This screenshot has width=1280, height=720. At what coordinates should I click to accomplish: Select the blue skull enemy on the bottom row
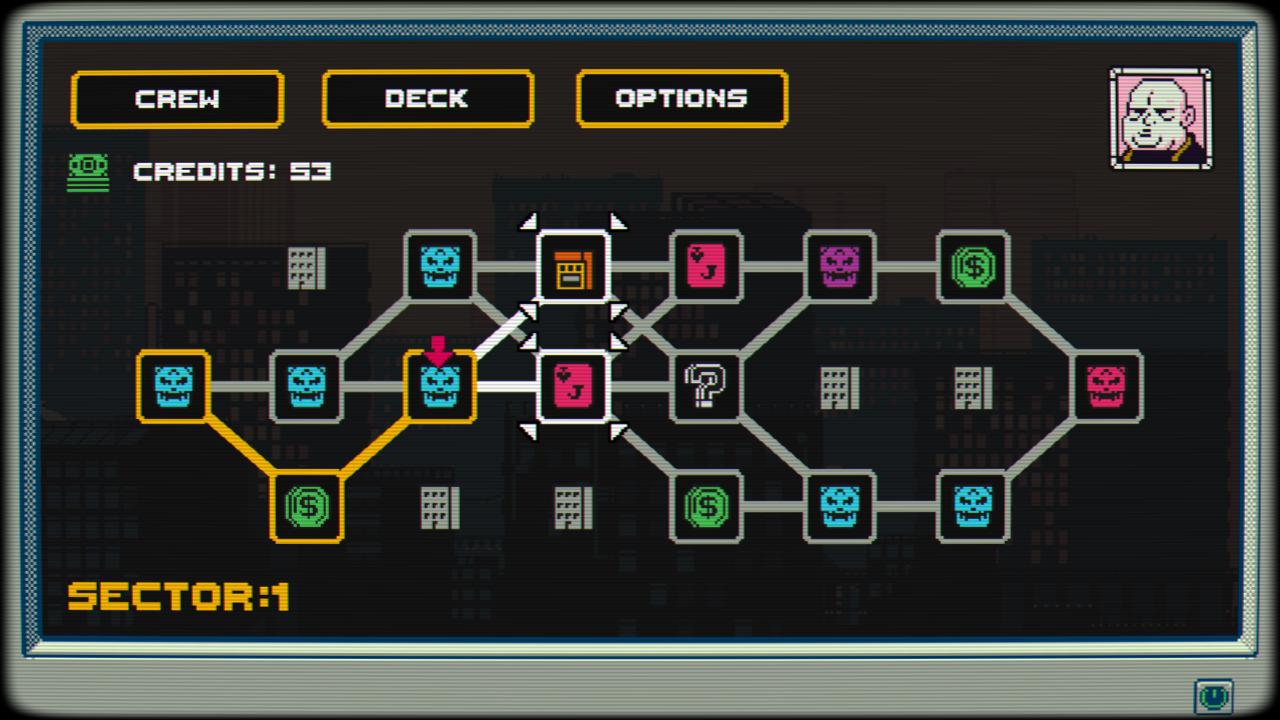[840, 508]
